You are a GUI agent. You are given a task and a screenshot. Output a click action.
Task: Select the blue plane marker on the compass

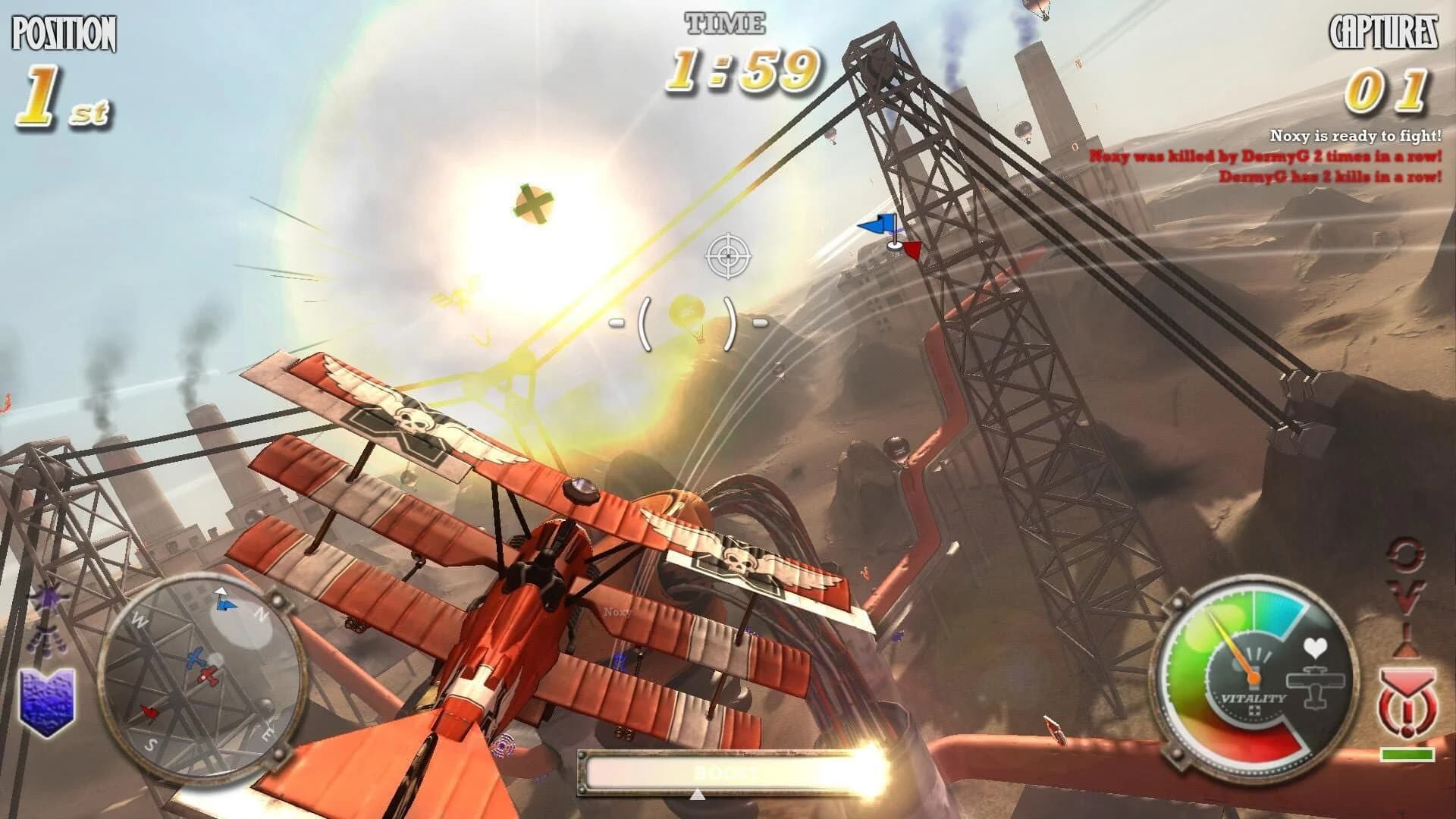point(196,657)
